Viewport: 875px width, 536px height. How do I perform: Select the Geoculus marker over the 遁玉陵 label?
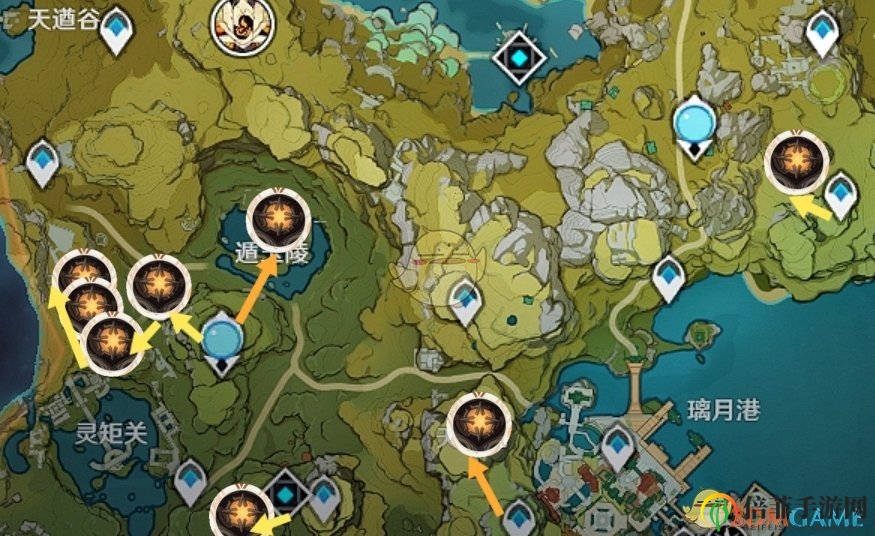click(276, 216)
